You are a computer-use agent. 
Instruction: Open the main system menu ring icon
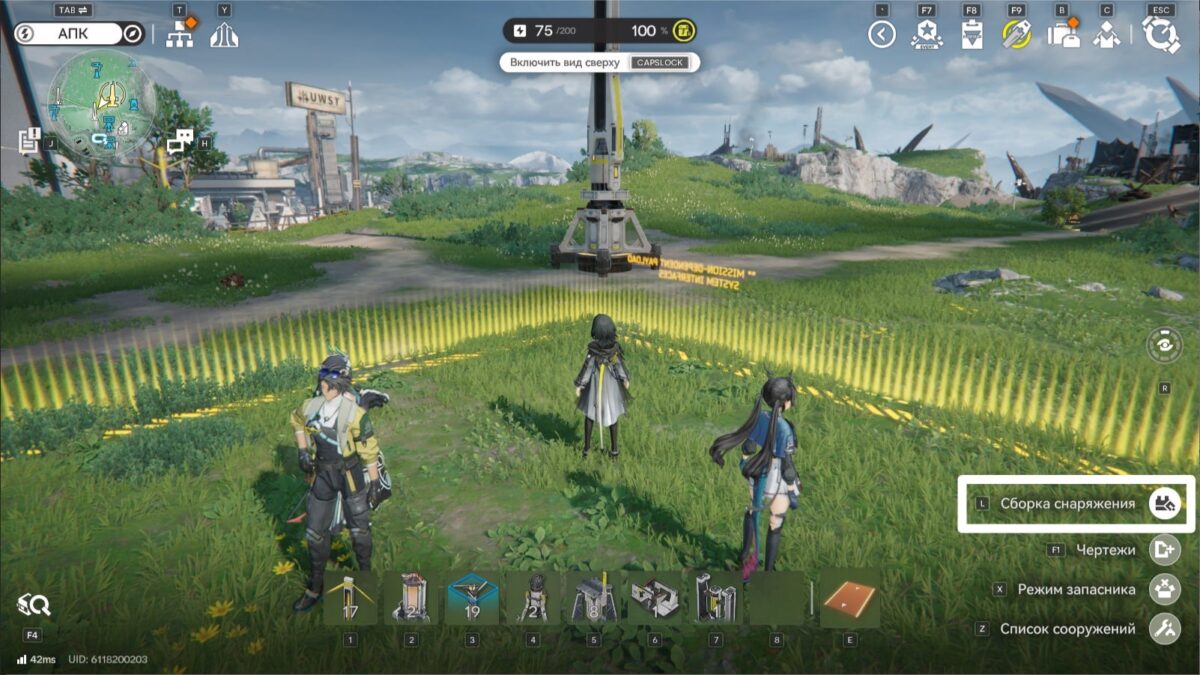[x=1161, y=35]
